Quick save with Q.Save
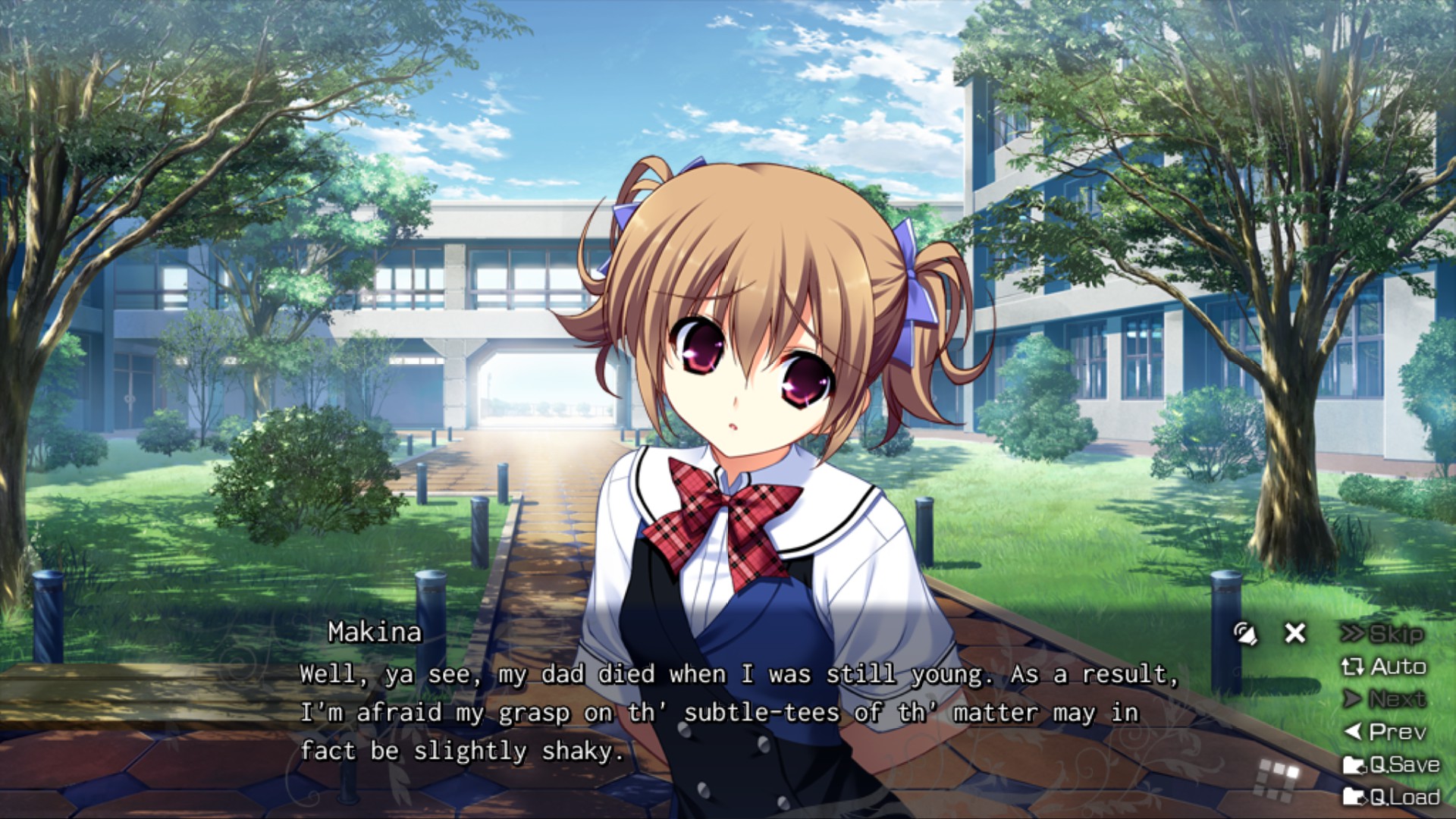 pyautogui.click(x=1391, y=764)
